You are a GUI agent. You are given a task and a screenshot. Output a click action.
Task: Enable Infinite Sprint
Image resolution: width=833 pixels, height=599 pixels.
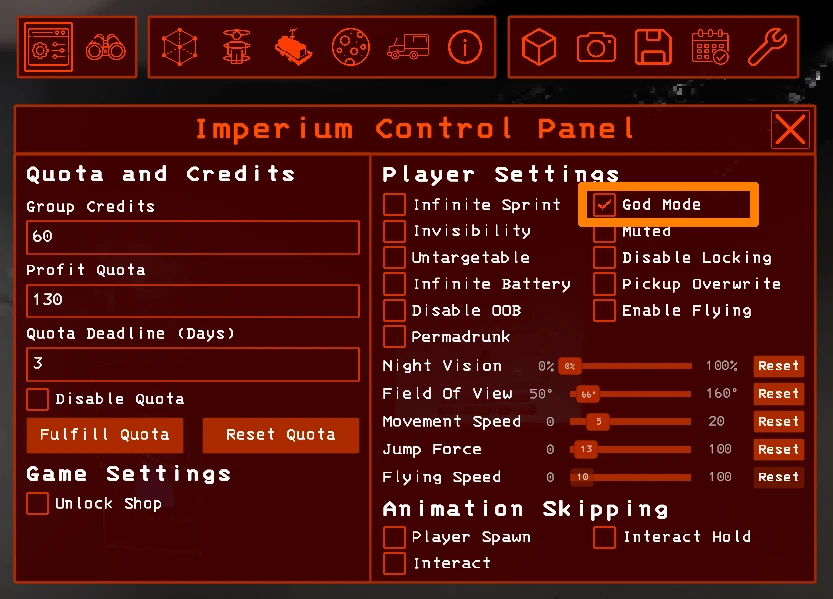click(394, 205)
